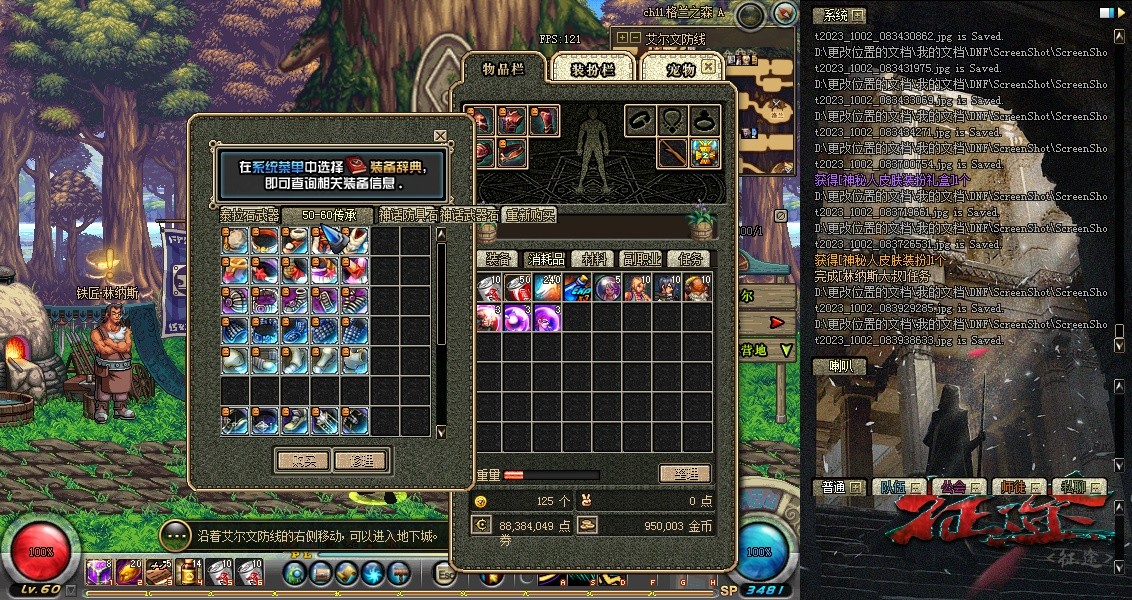This screenshot has width=1132, height=600.
Task: Open the 泰拉石武器 shop tab
Action: pyautogui.click(x=250, y=215)
